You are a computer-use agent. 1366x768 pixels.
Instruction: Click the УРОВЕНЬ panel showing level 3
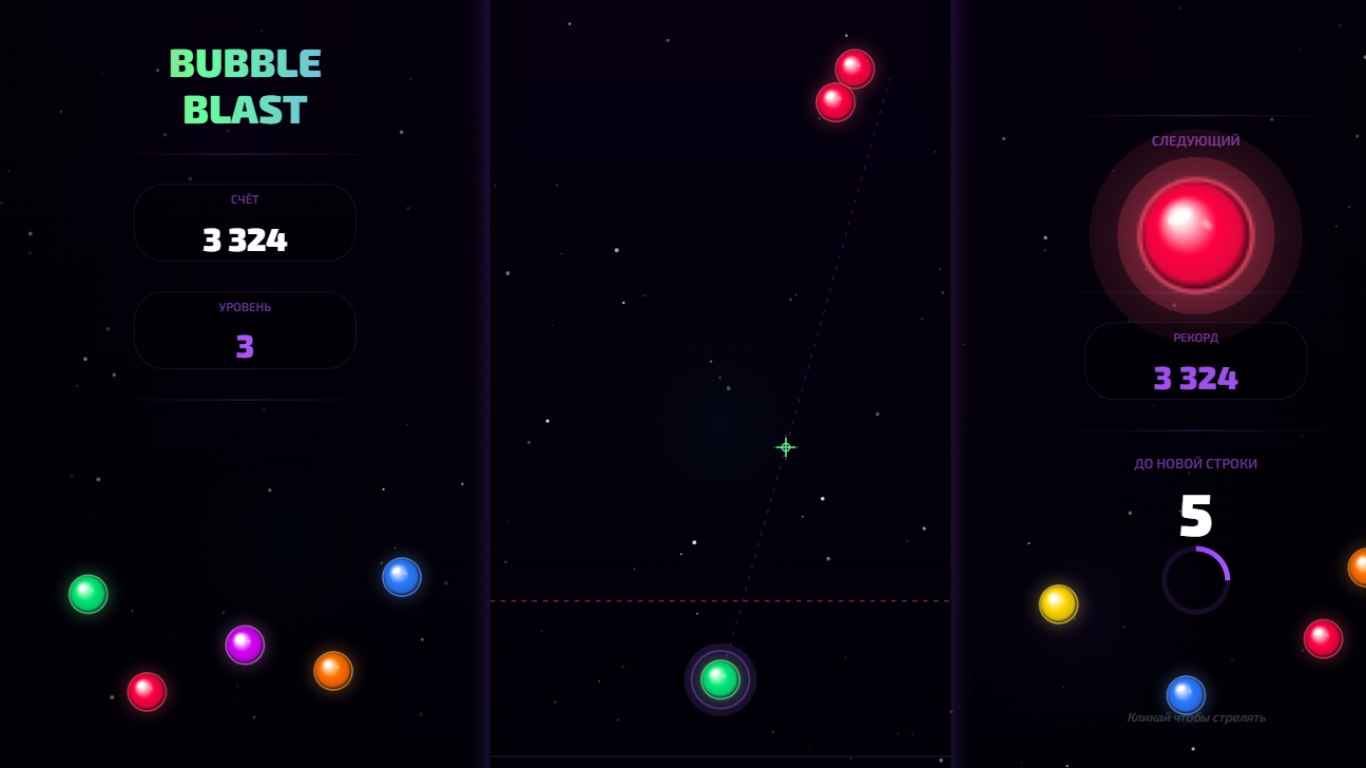[x=244, y=330]
